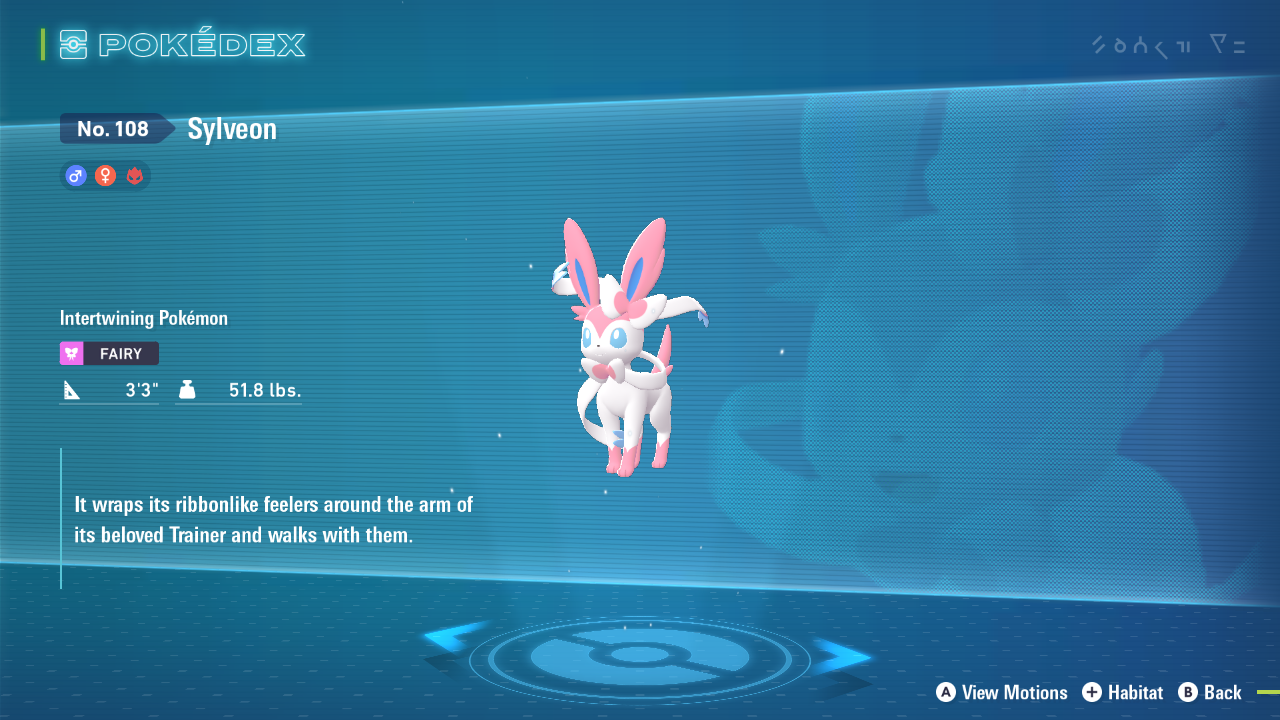Select the female gender icon

(105, 176)
